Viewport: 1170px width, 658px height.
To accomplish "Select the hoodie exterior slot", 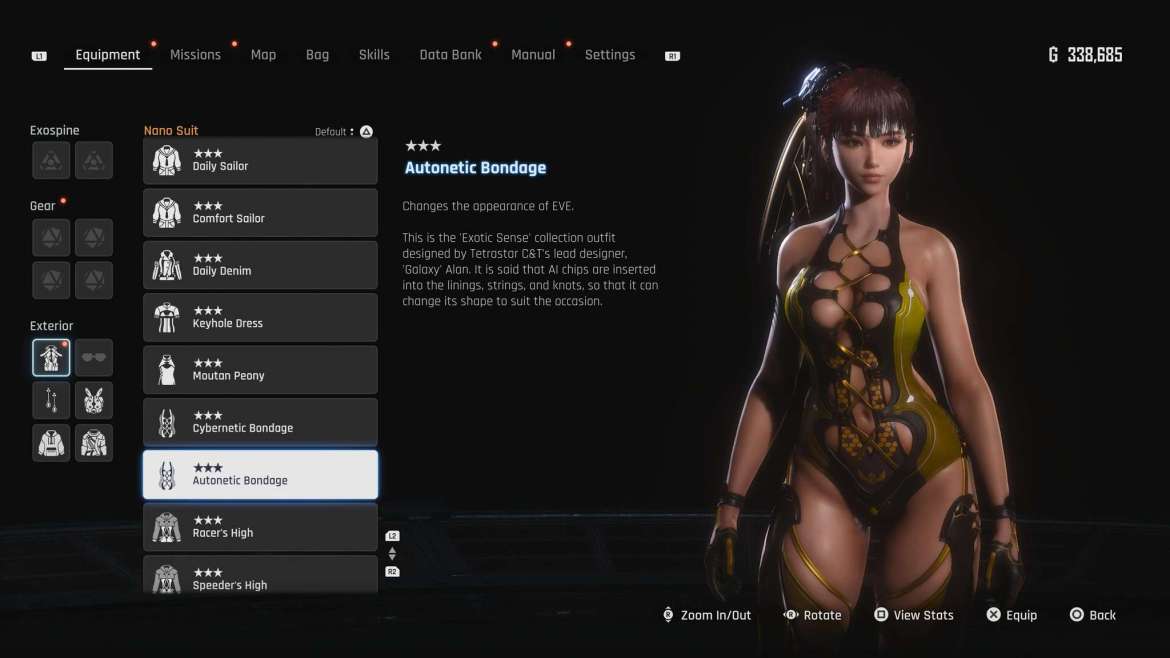I will tap(51, 443).
